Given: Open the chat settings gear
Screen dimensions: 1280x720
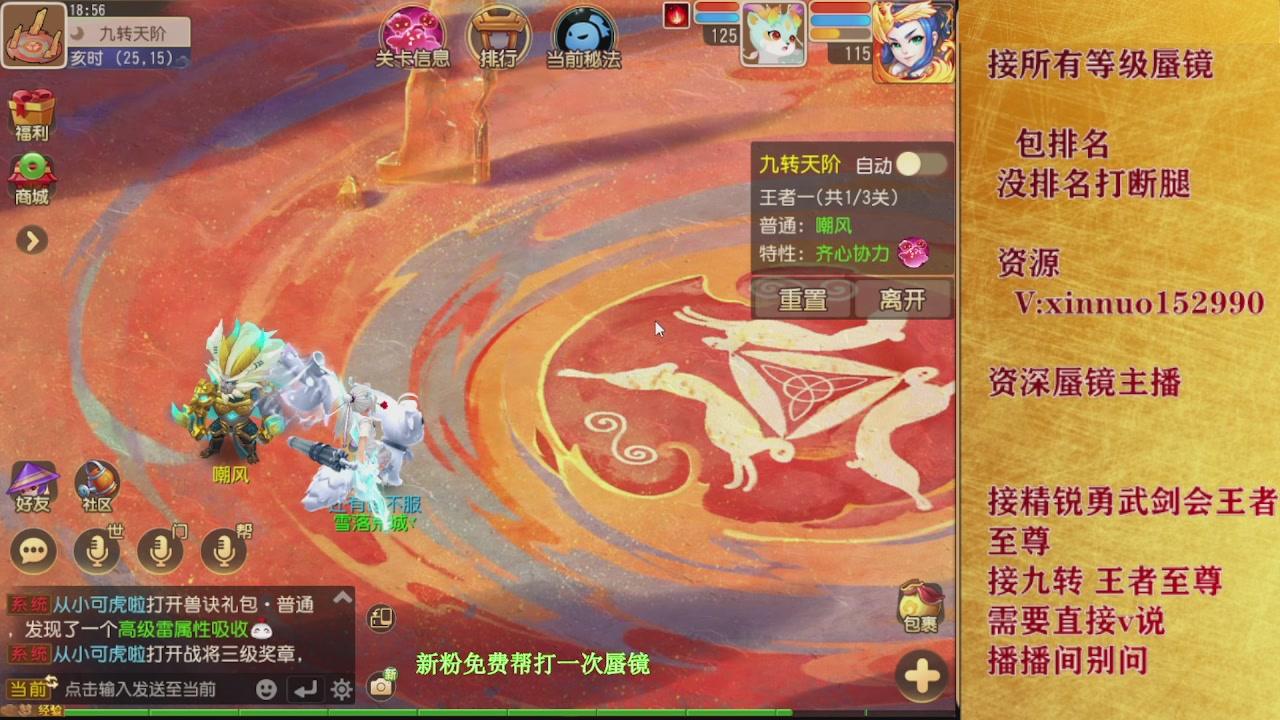Looking at the screenshot, I should [x=340, y=689].
